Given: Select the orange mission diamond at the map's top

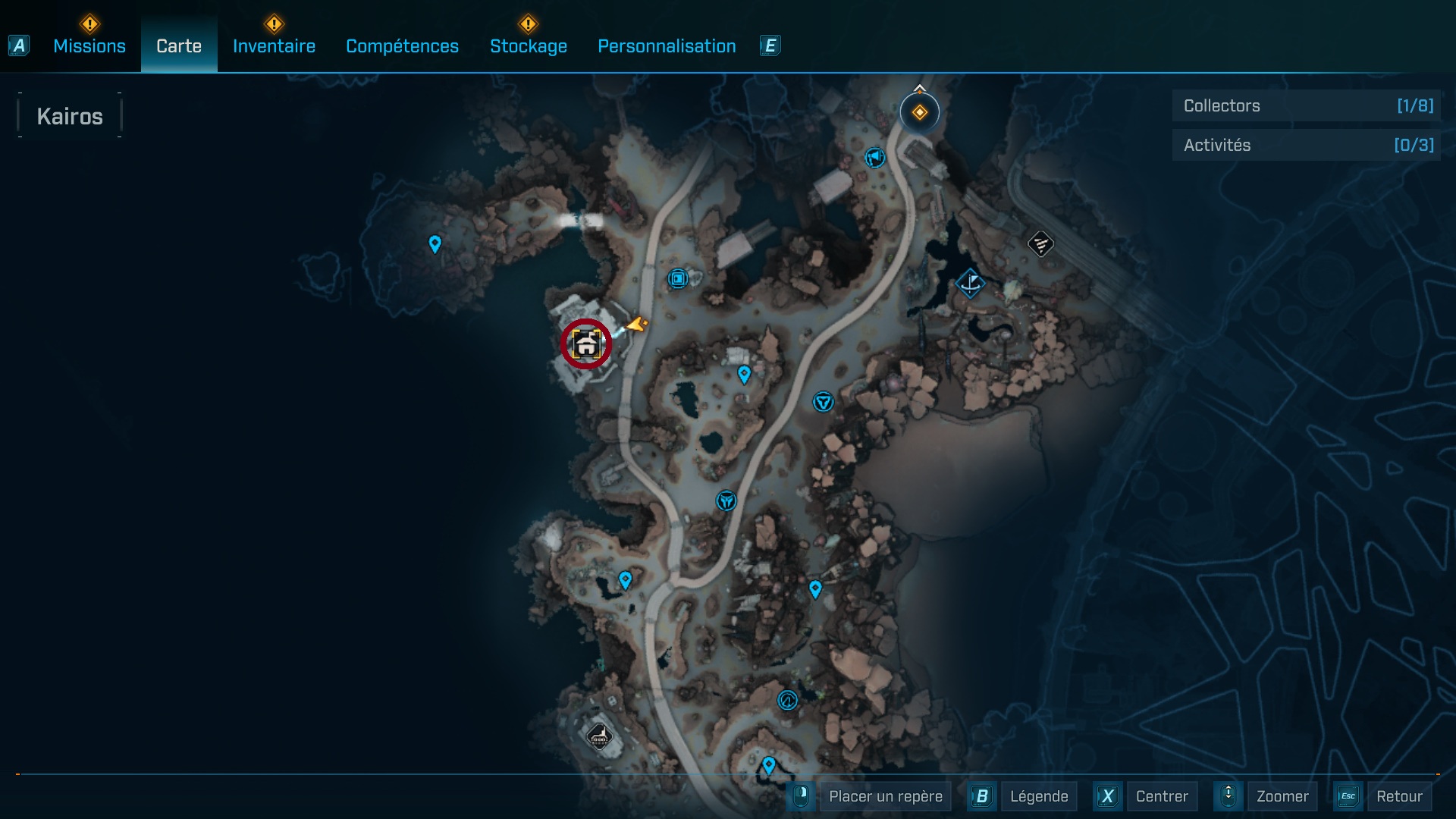Looking at the screenshot, I should [920, 111].
